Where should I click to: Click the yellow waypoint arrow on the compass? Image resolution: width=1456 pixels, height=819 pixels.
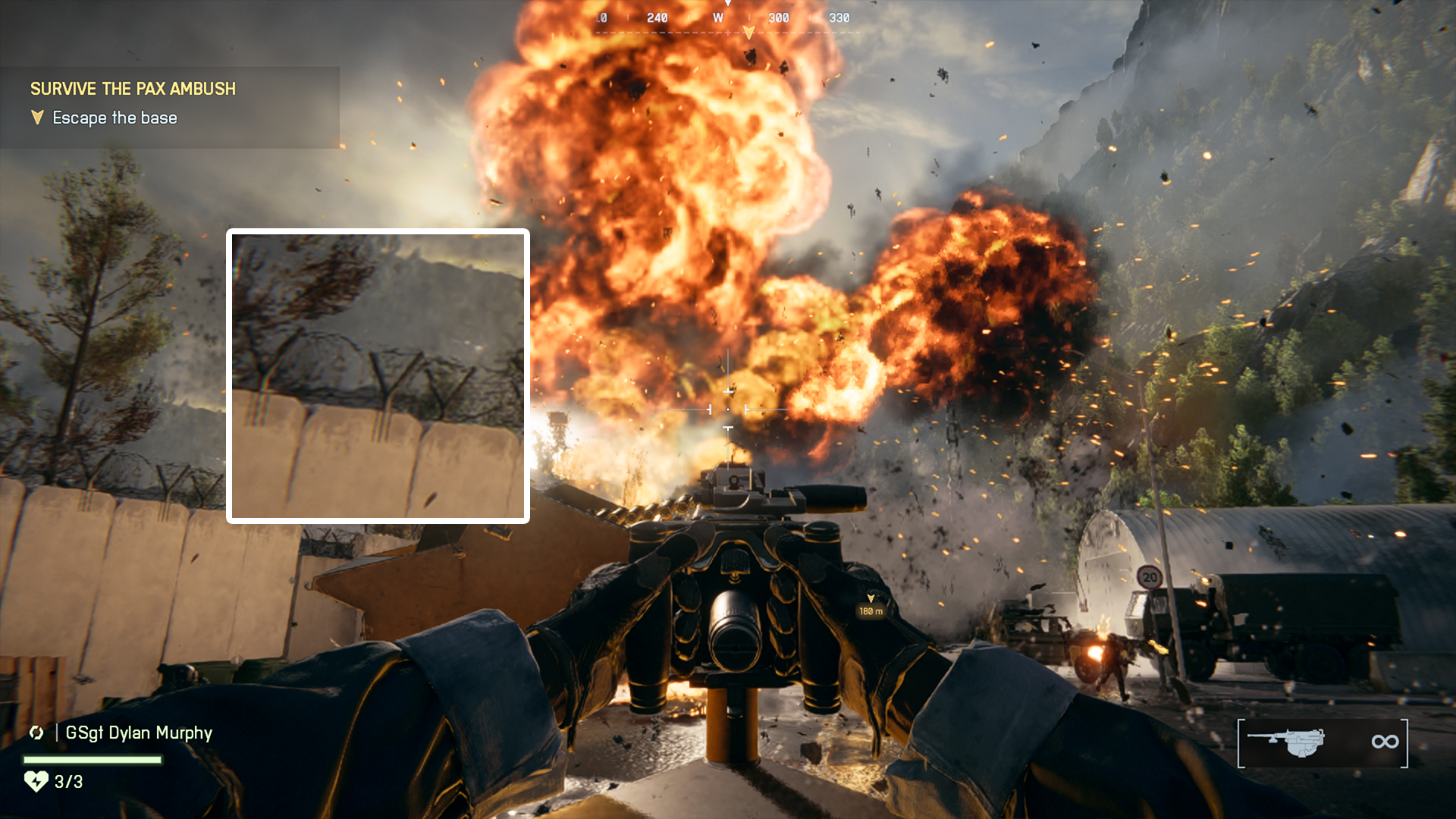(750, 31)
